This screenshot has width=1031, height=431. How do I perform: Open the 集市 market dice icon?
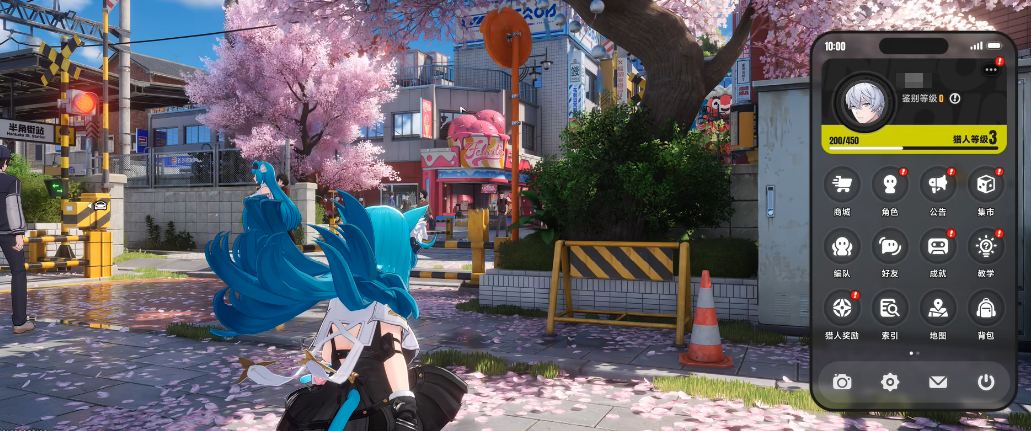click(985, 186)
